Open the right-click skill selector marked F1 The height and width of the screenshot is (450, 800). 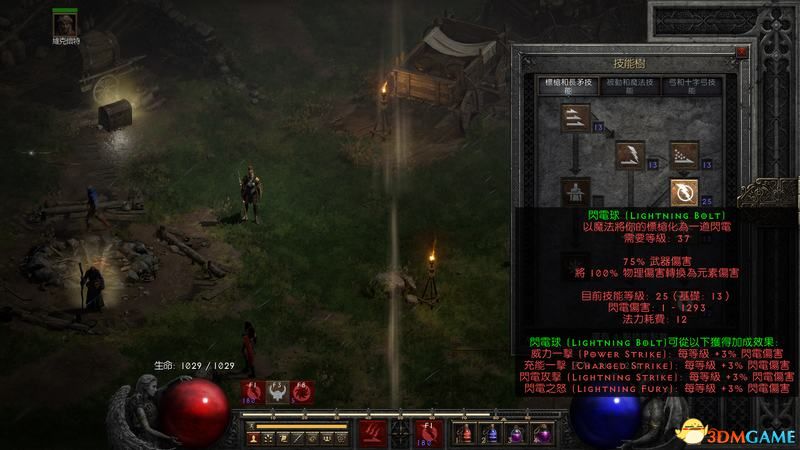pos(427,433)
